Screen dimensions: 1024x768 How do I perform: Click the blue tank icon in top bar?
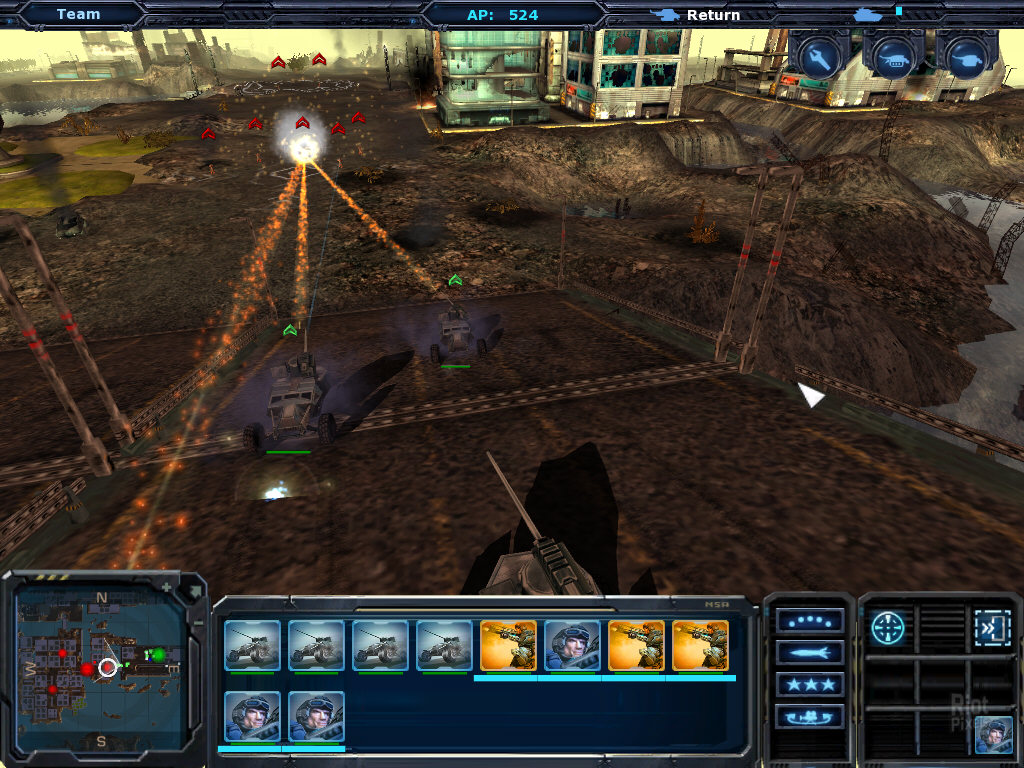[x=868, y=14]
